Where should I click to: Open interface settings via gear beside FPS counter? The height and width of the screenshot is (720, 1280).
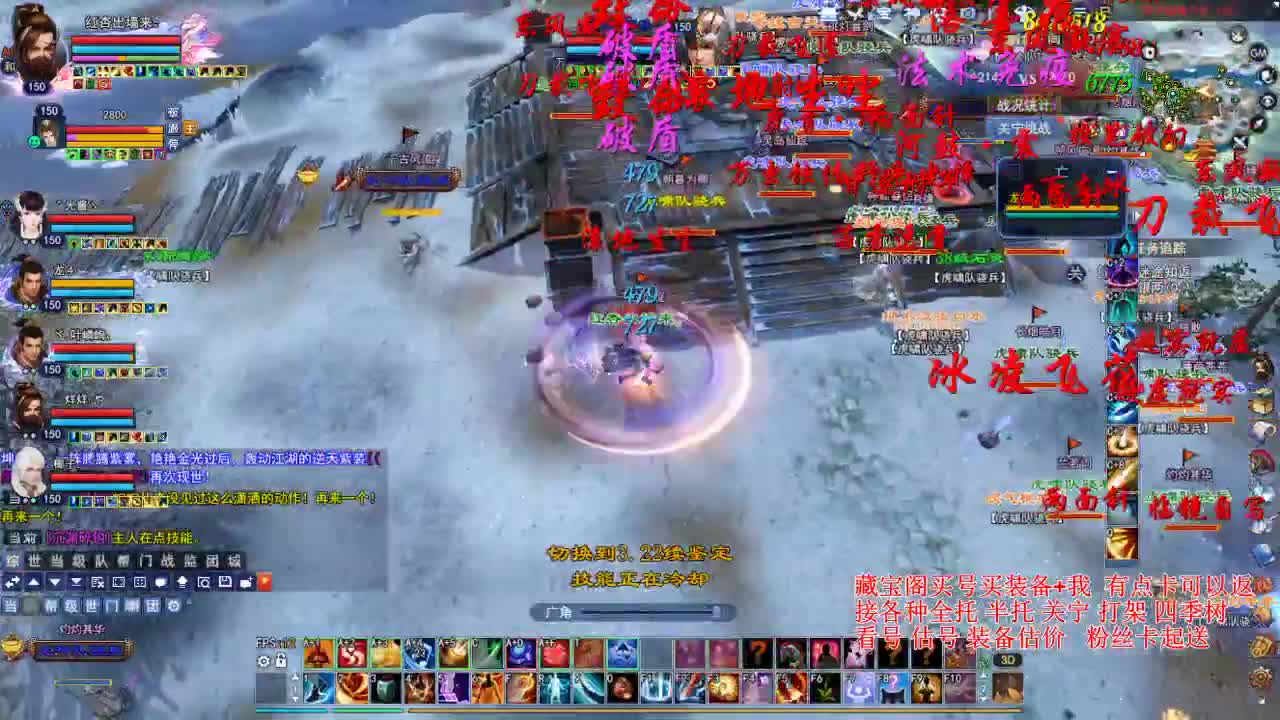(264, 660)
